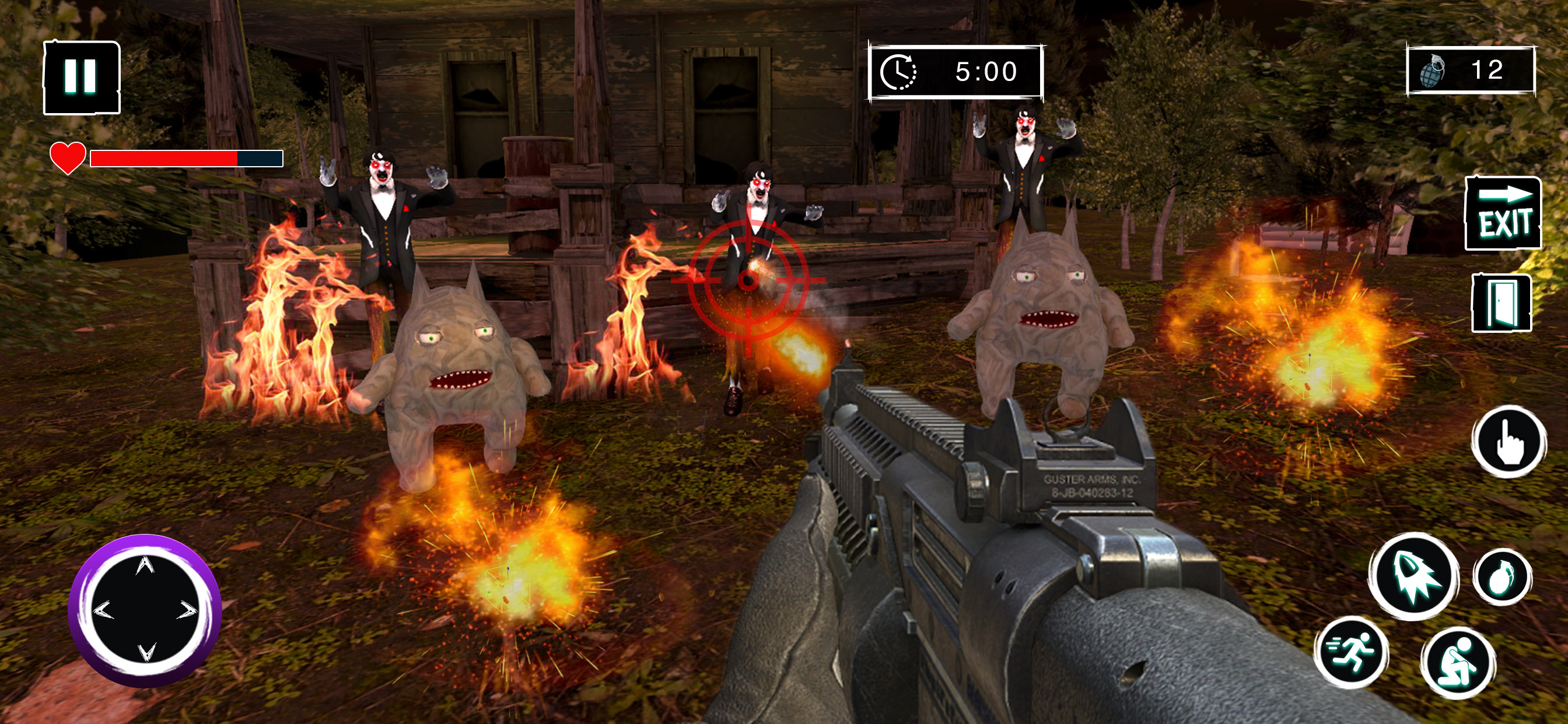The height and width of the screenshot is (724, 1568).
Task: Throw a grenade using the round grenade button
Action: [1502, 577]
